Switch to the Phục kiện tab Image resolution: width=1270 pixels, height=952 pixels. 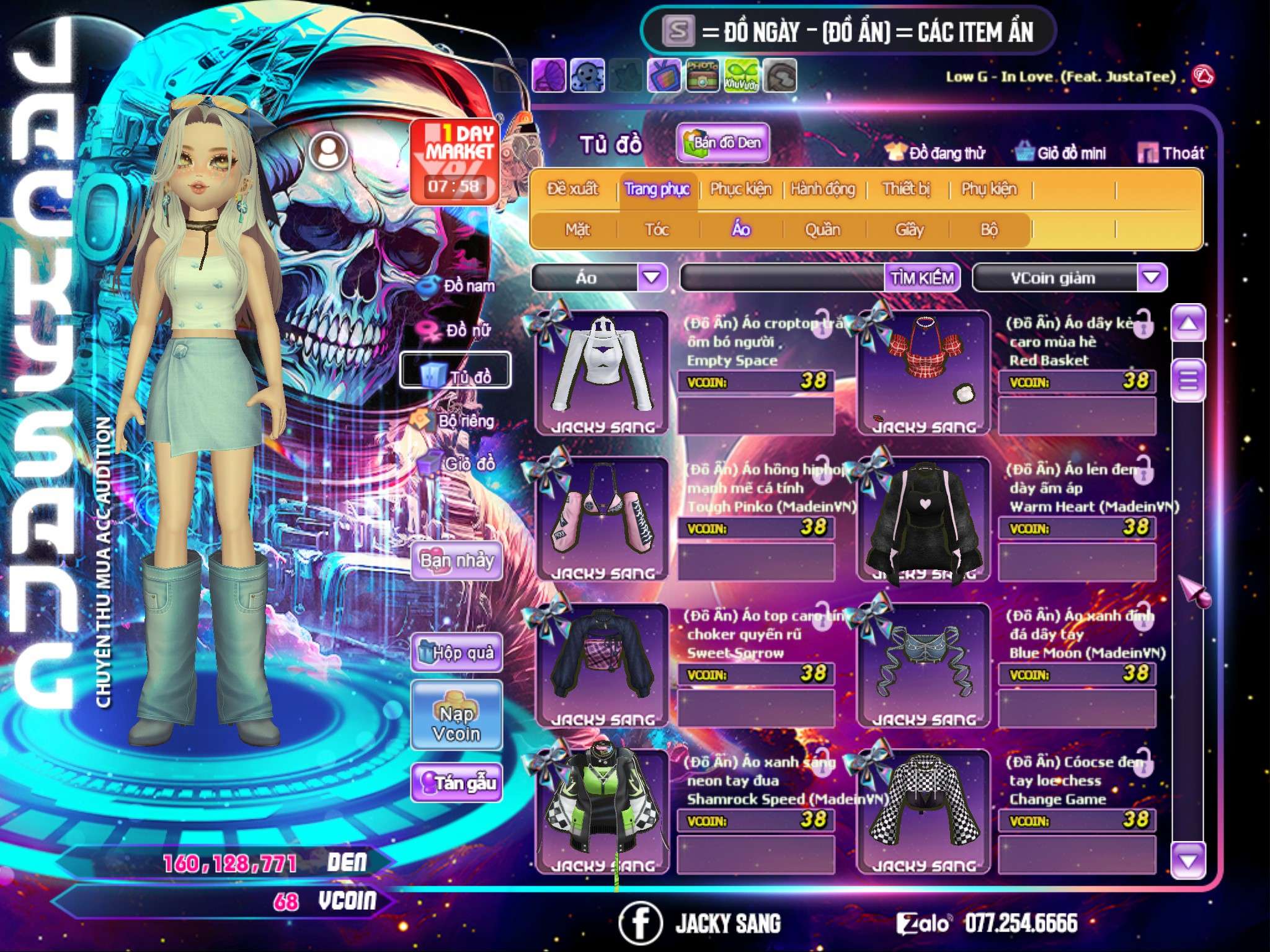(740, 189)
